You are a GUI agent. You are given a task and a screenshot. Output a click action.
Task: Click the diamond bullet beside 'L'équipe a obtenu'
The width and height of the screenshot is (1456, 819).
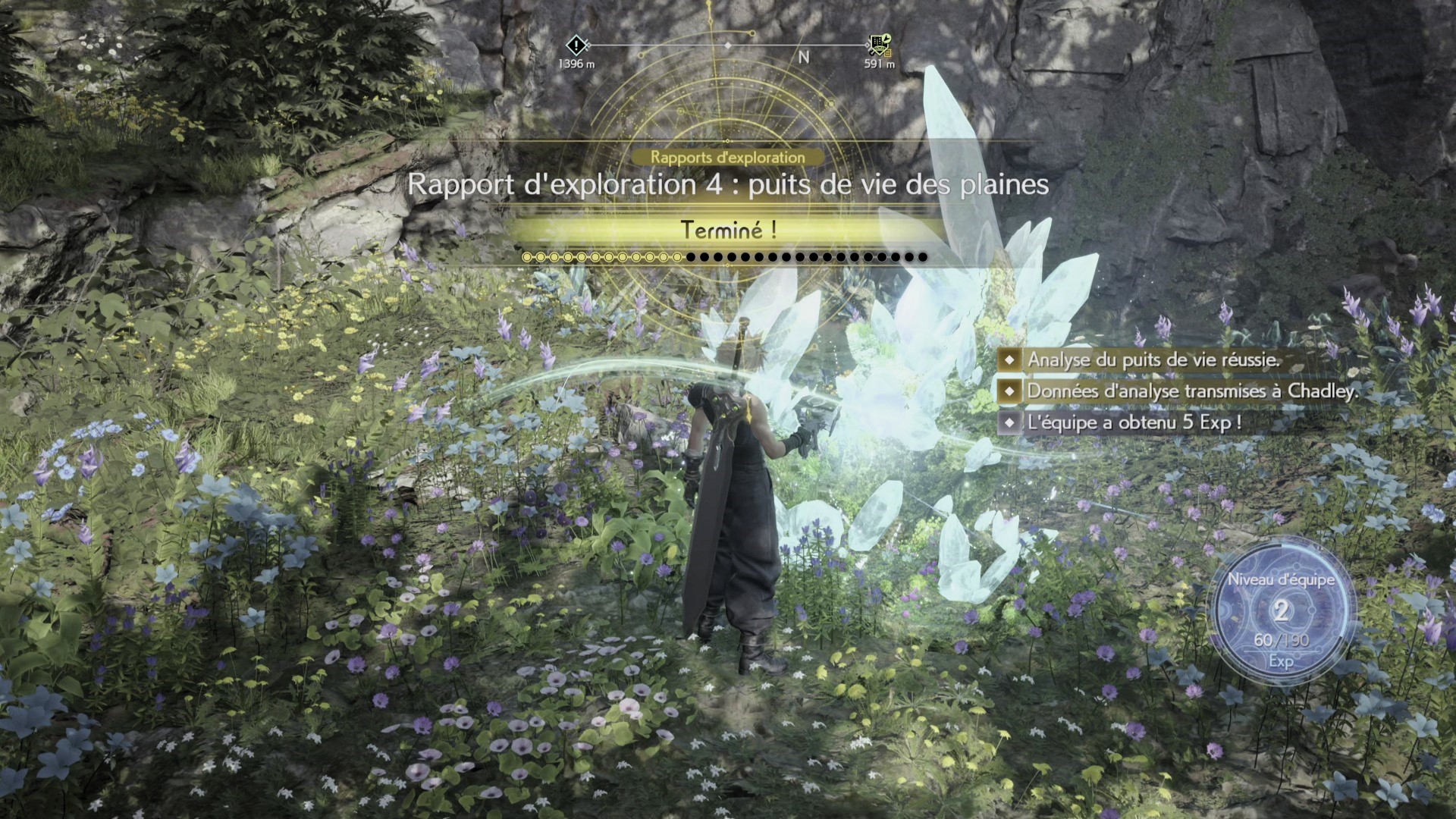coord(1009,423)
